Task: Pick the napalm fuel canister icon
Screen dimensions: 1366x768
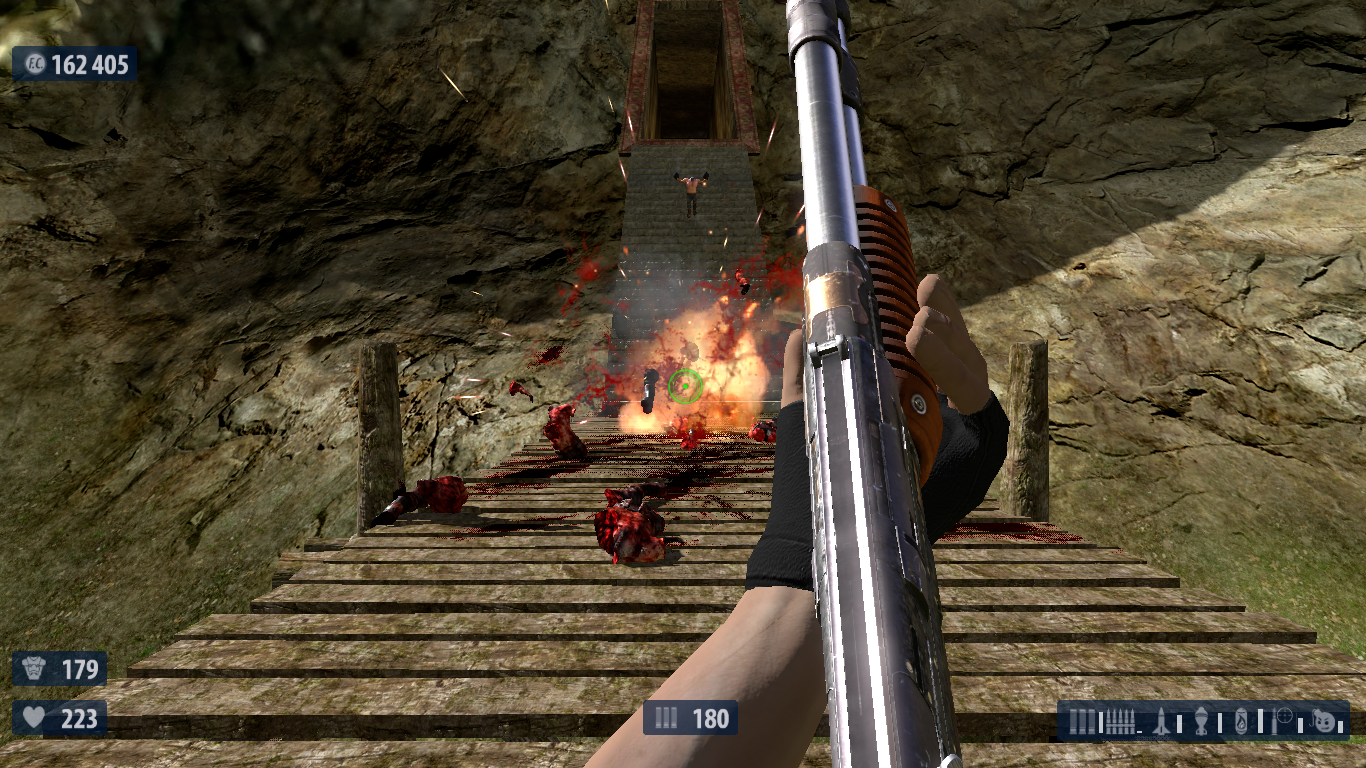Action: pyautogui.click(x=1242, y=720)
